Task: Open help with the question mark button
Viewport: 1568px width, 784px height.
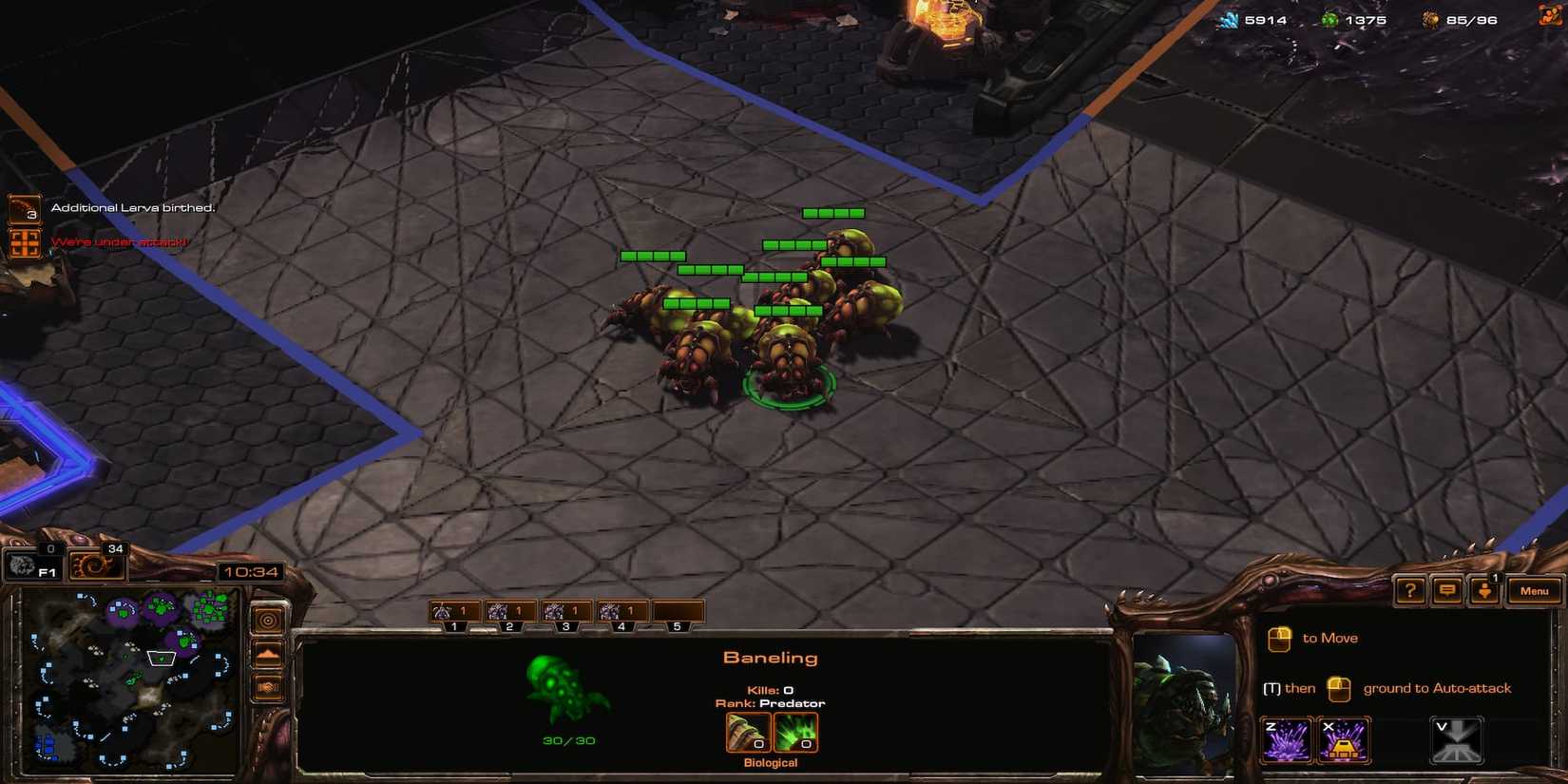Action: (x=1410, y=590)
